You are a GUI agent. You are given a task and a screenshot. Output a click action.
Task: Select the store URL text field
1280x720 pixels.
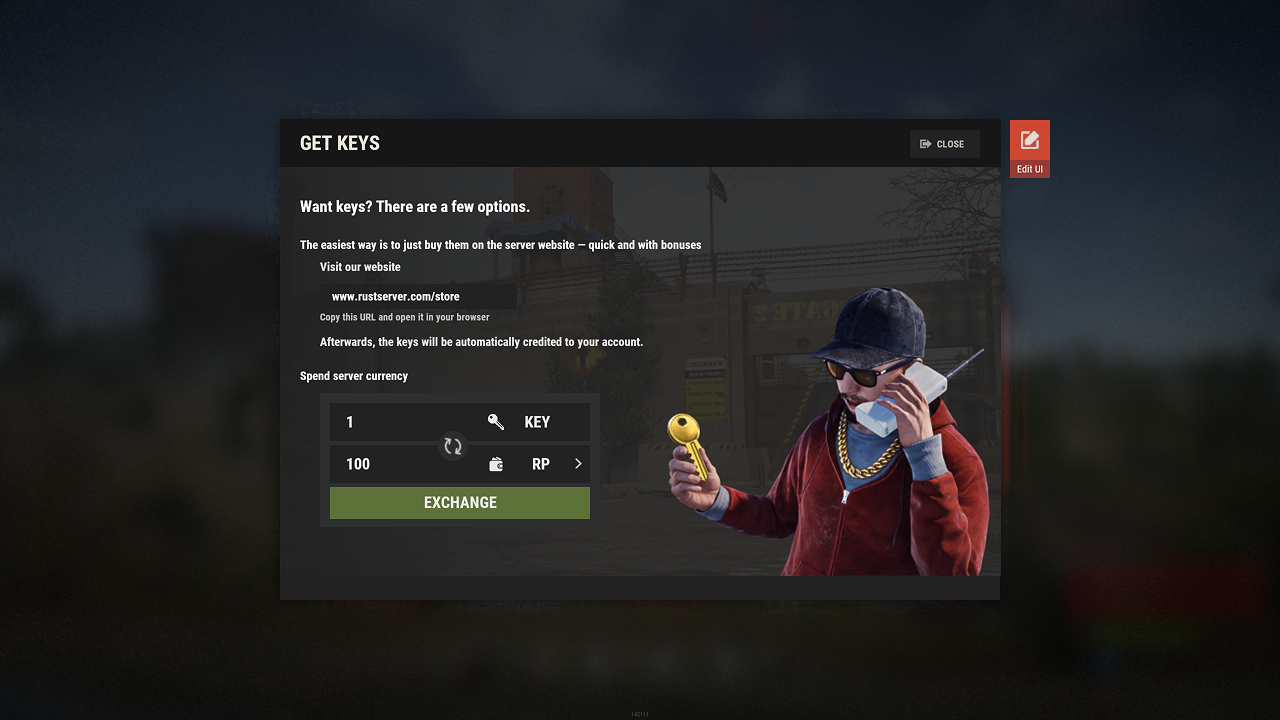tap(418, 297)
